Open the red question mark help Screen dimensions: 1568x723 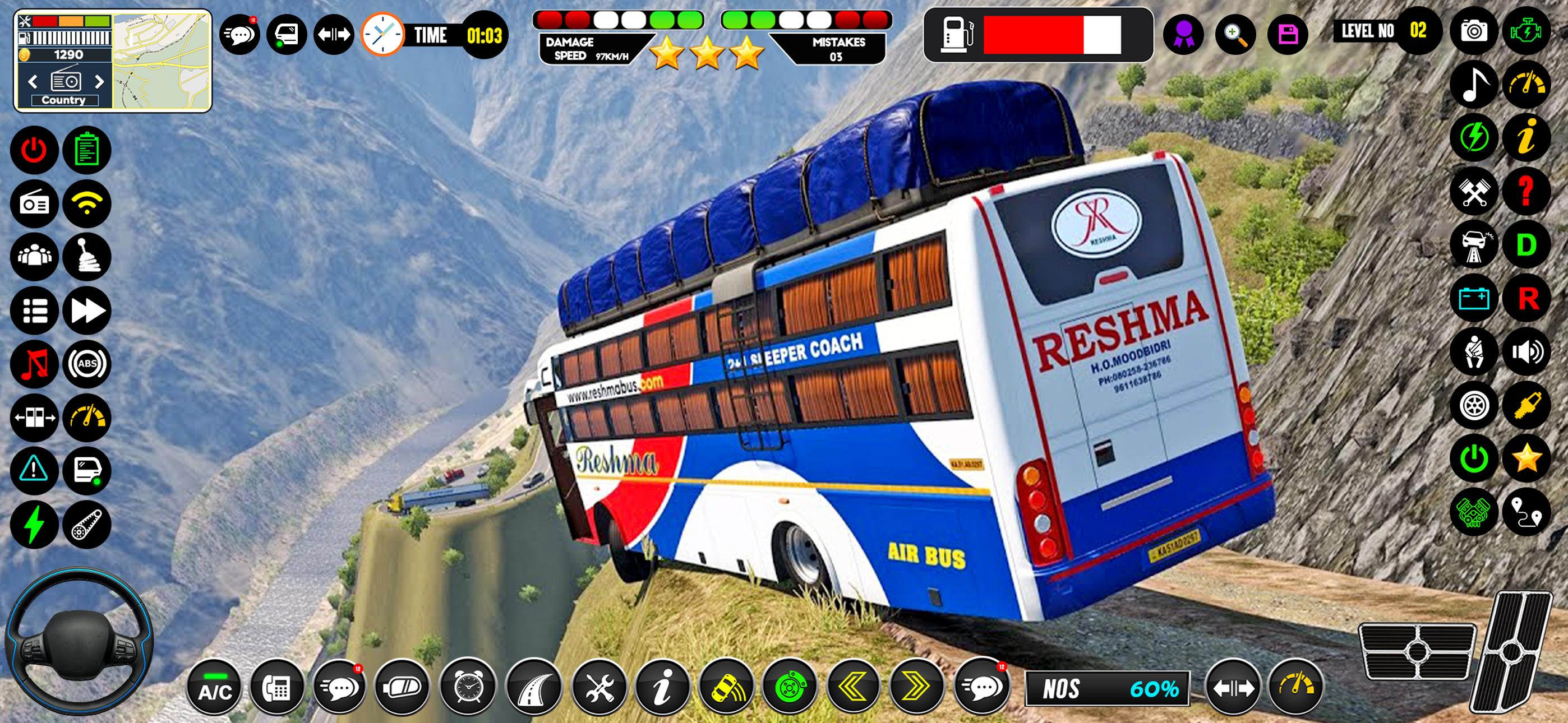(x=1526, y=192)
